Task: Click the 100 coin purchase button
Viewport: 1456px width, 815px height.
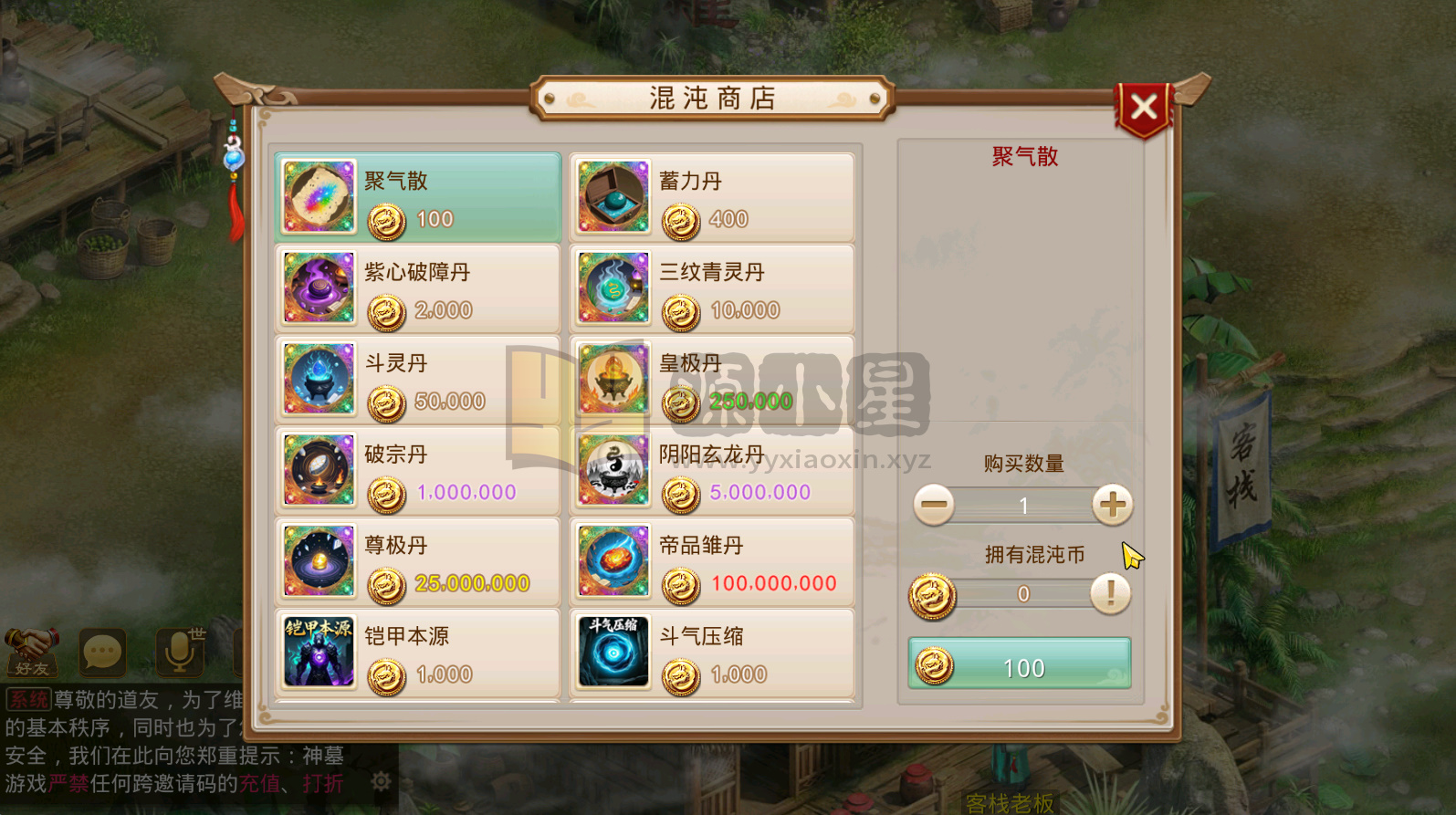Action: (1019, 666)
